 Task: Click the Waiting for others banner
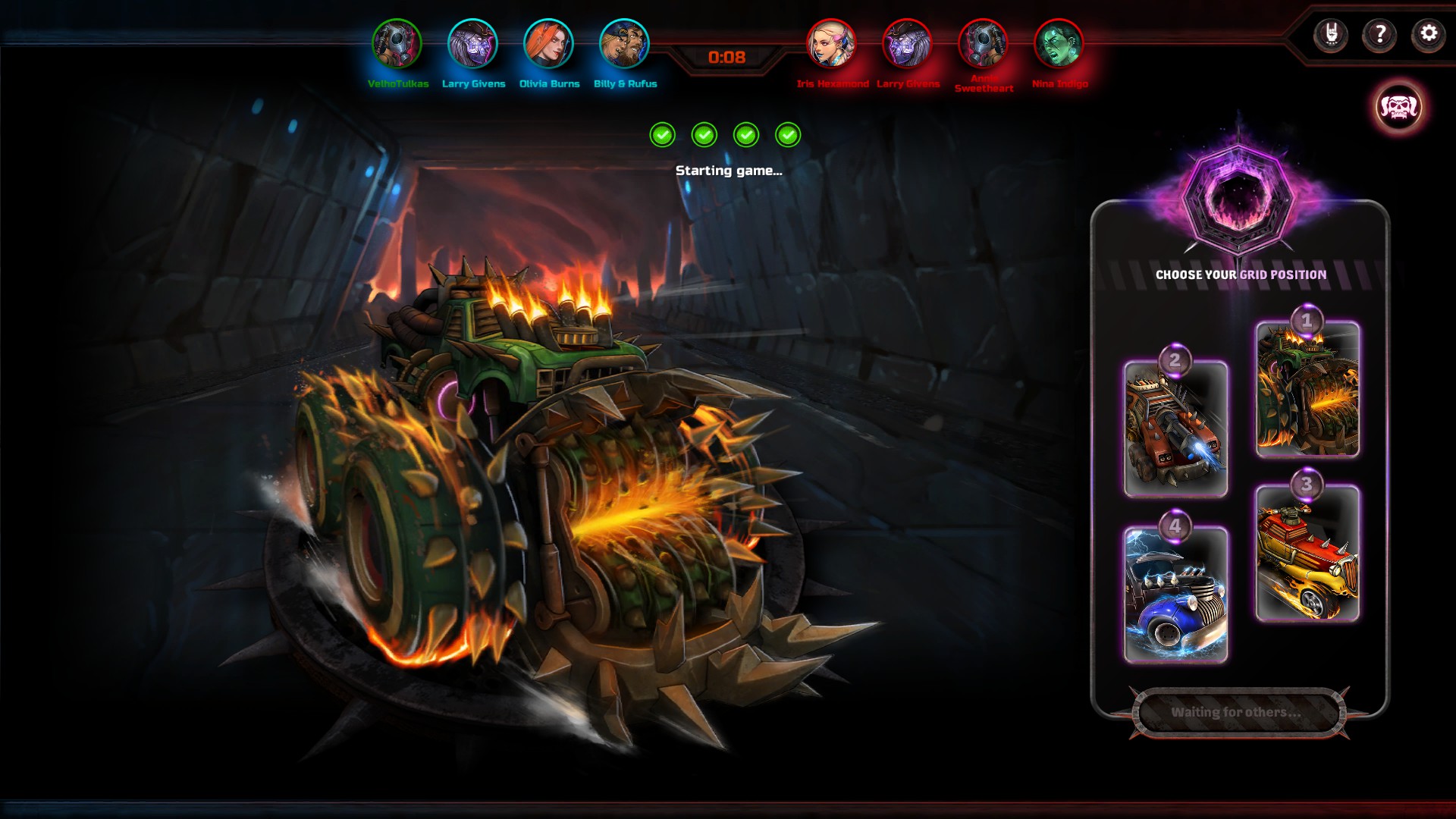coord(1238,713)
